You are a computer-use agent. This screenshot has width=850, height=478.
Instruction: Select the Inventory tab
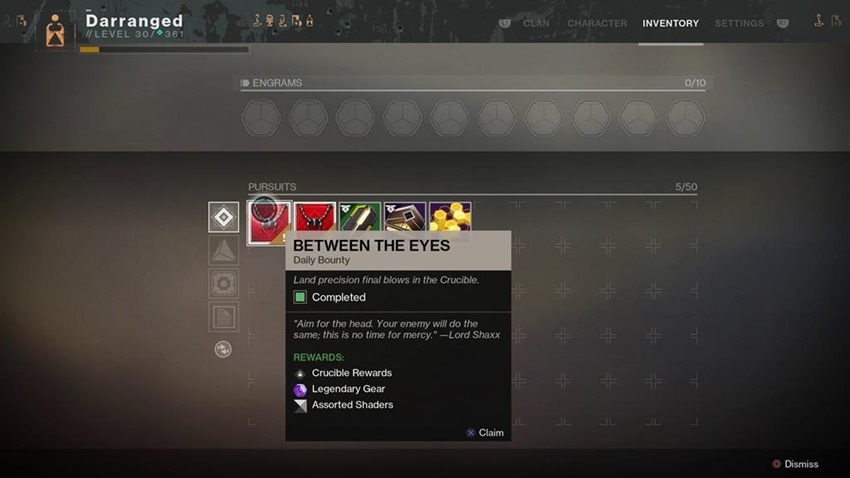pos(670,23)
